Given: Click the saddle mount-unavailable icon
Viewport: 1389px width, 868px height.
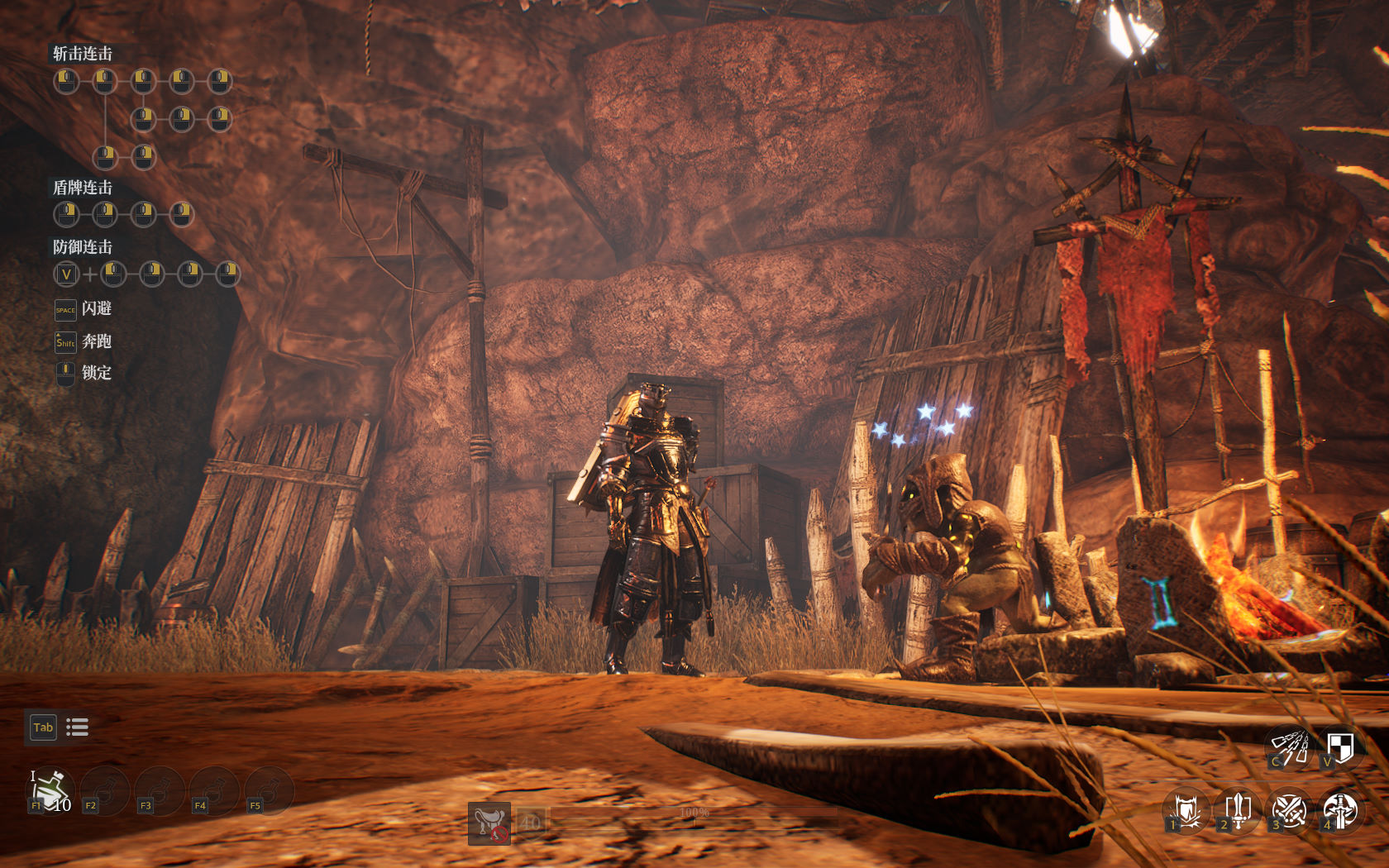Looking at the screenshot, I should (x=489, y=823).
